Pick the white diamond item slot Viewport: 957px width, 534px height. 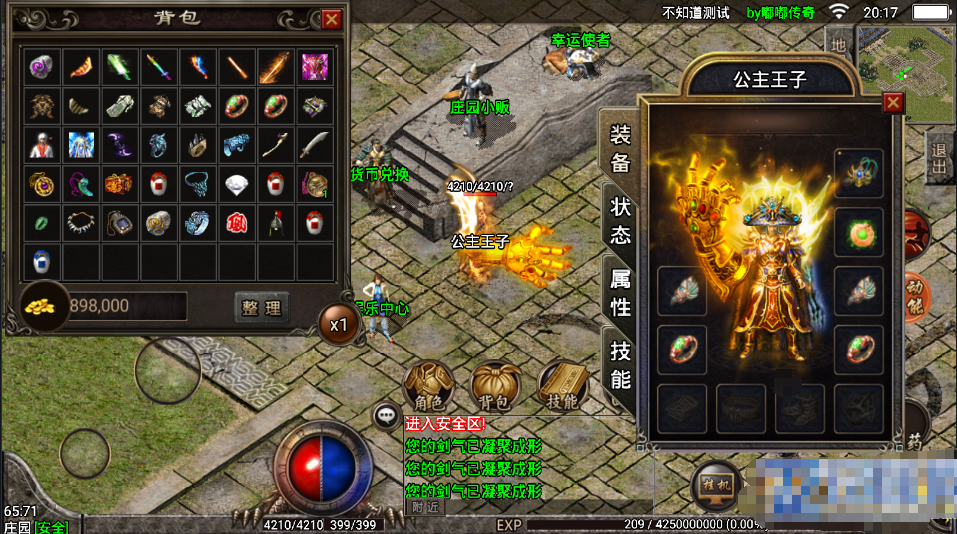[236, 184]
